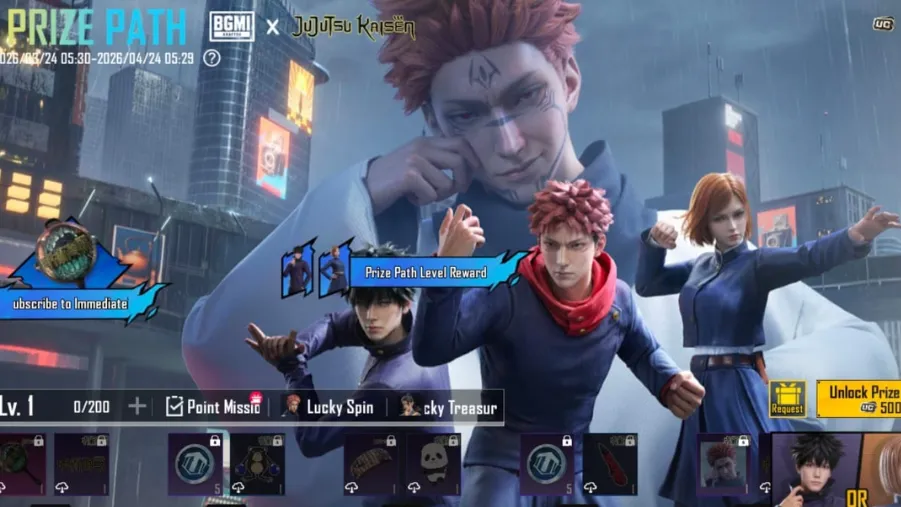Open the yellow gift Request button
Screen dimensions: 901x507
(787, 399)
